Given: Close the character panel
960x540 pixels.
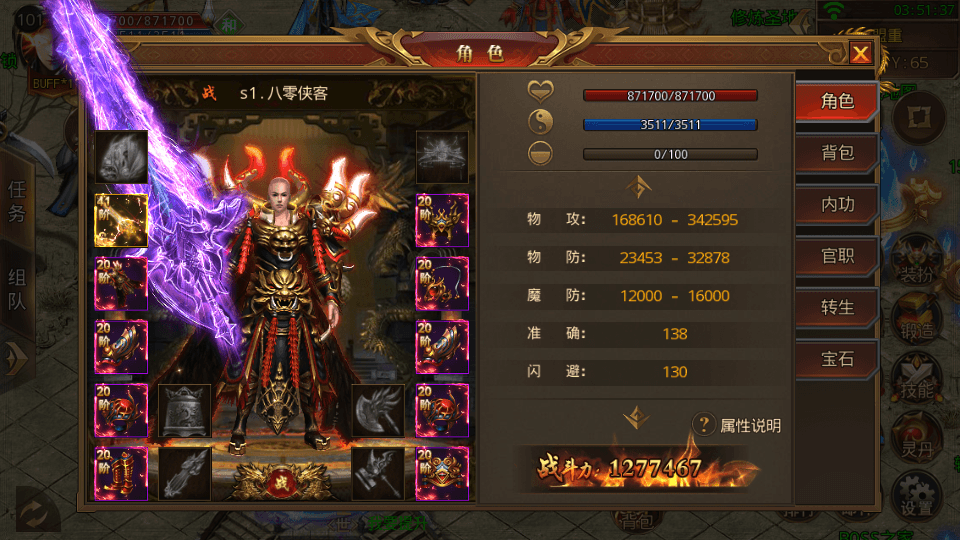Looking at the screenshot, I should tap(860, 54).
